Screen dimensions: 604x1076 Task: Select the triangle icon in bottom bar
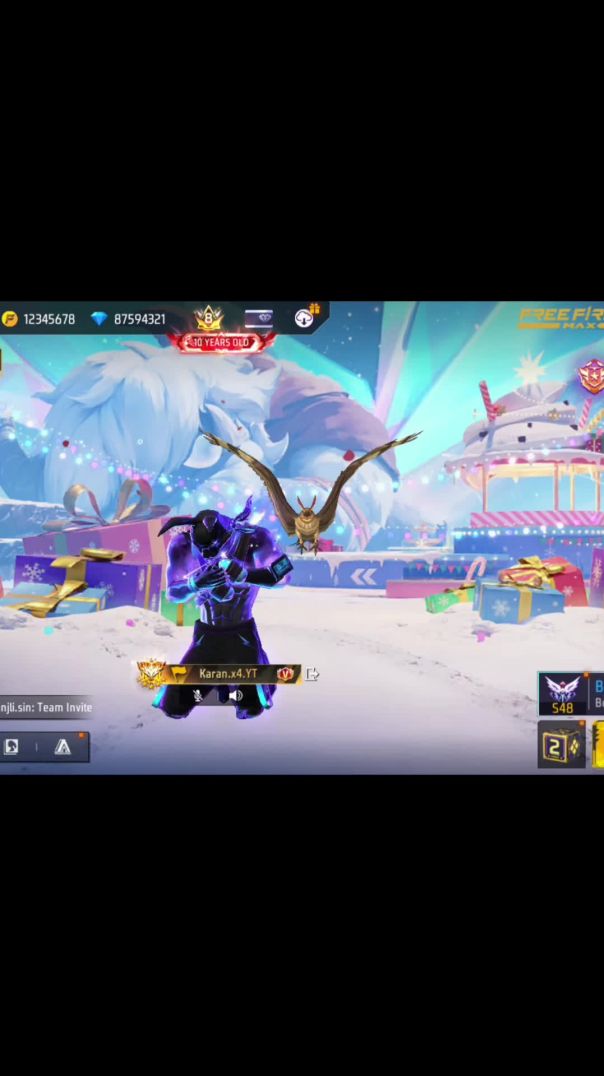[x=63, y=747]
